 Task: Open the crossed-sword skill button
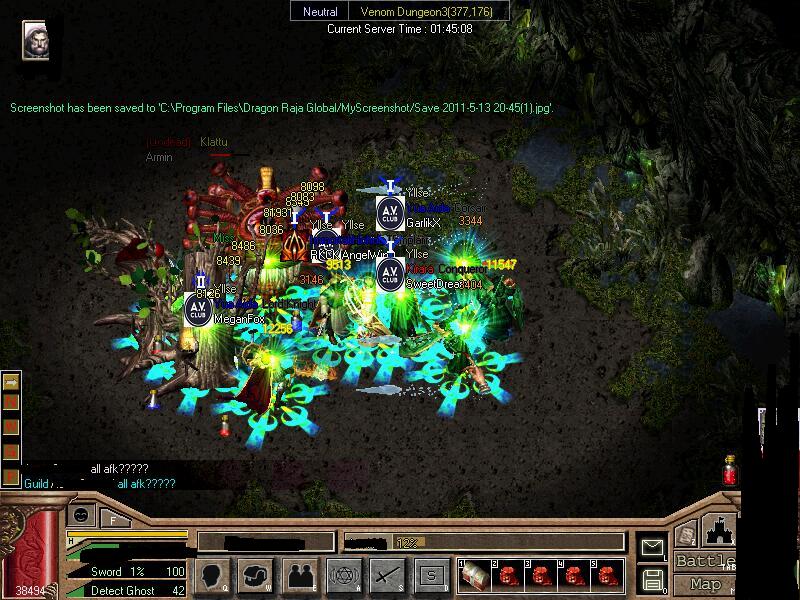[x=387, y=575]
